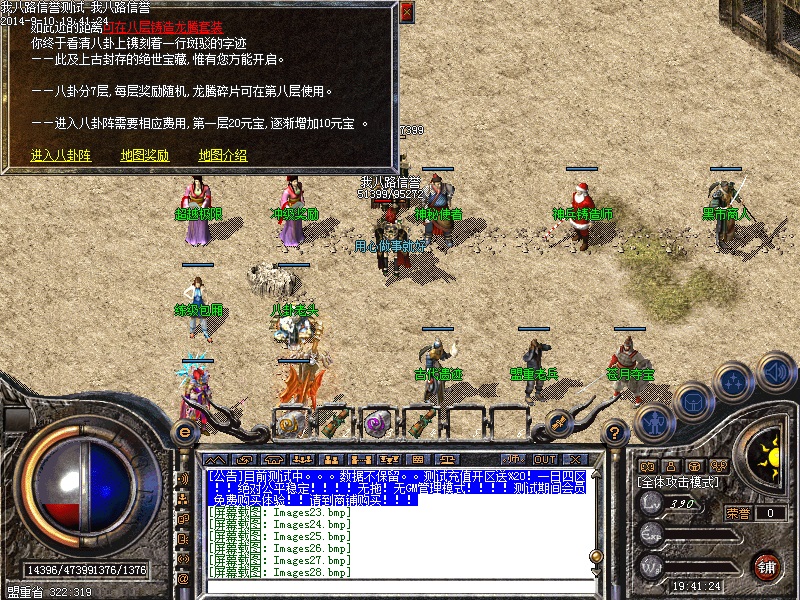The width and height of the screenshot is (800, 600).
Task: Choose the 进入八卦阵 dialogue option
Action: (x=60, y=155)
